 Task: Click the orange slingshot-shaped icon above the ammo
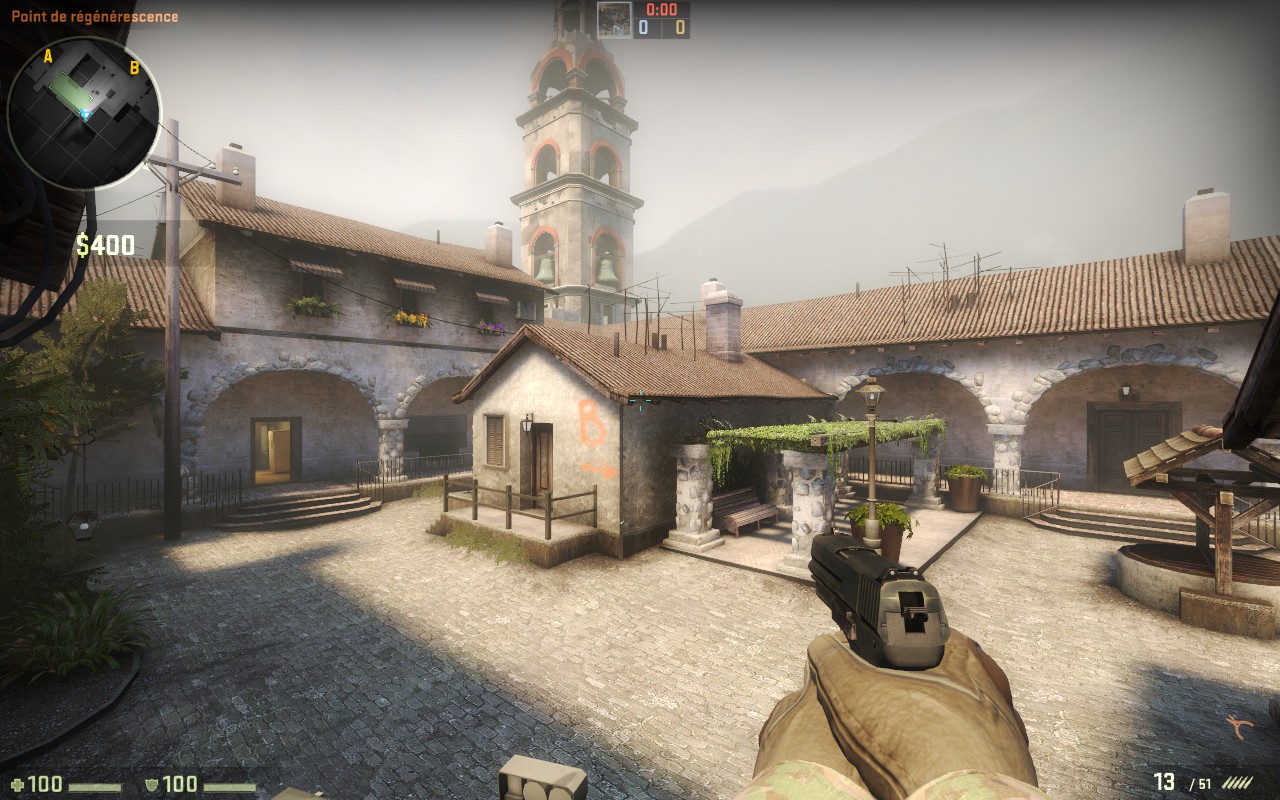pyautogui.click(x=1241, y=726)
